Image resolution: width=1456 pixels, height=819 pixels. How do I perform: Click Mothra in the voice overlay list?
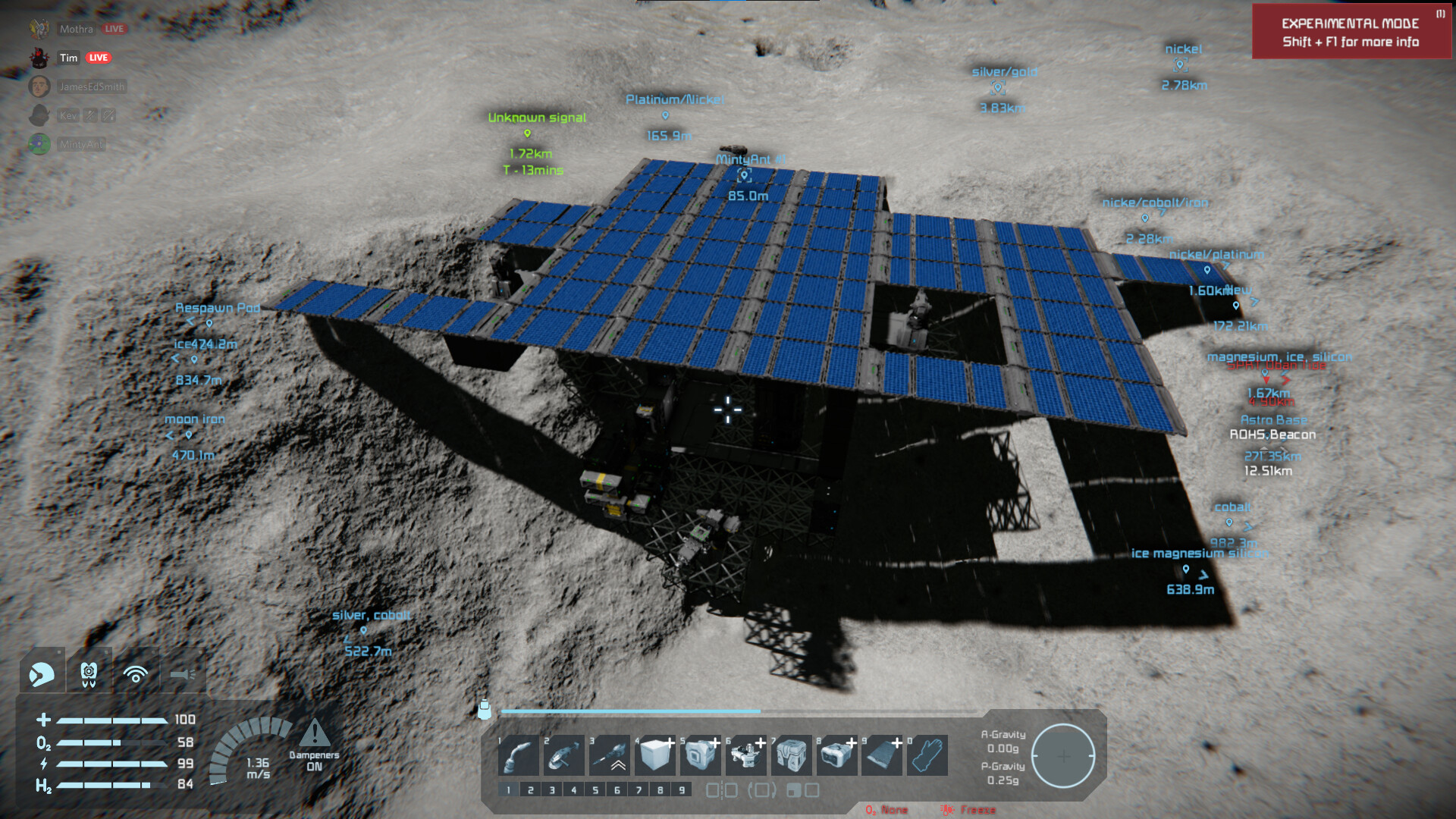[76, 29]
